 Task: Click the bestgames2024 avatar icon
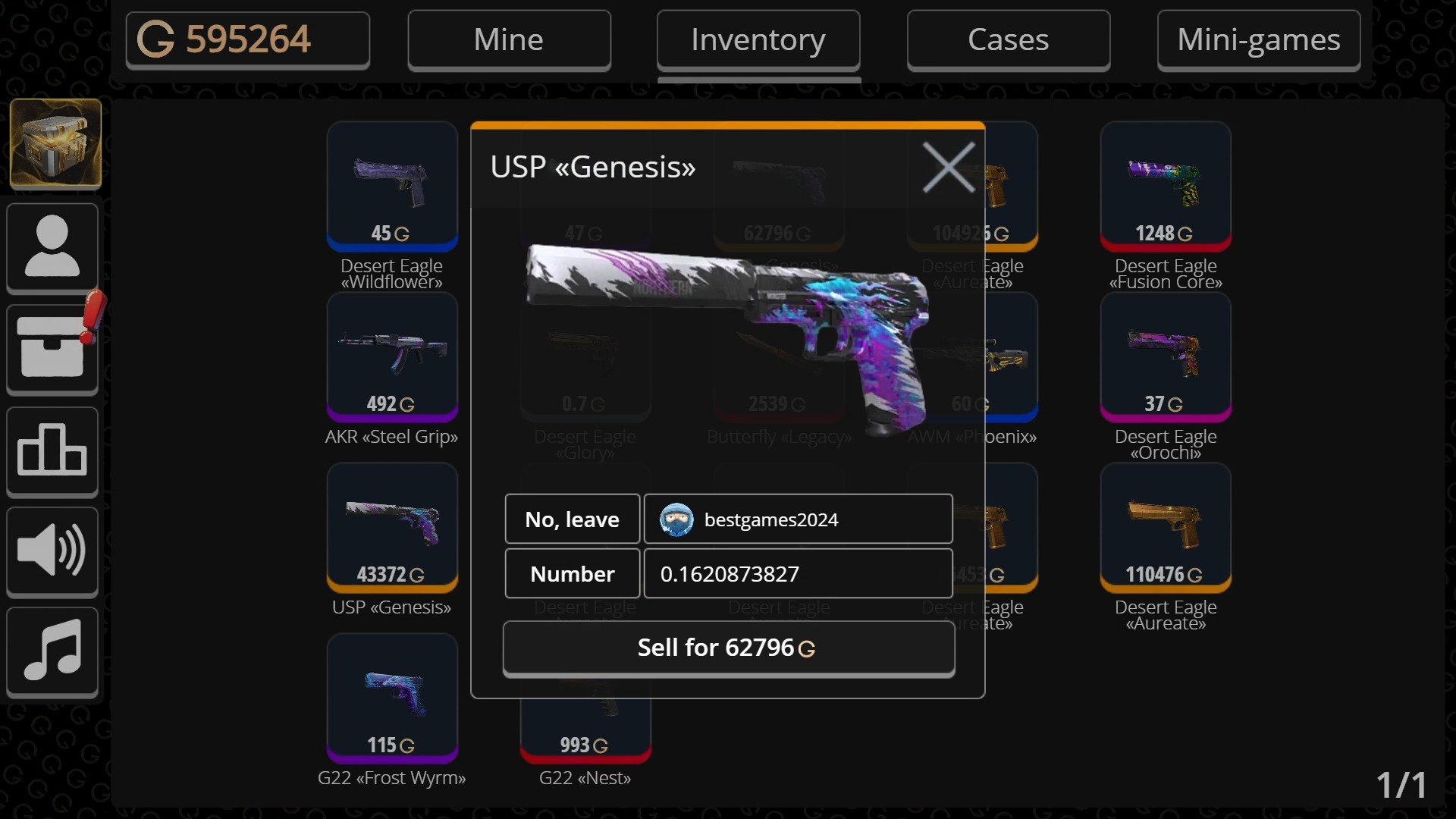pos(677,519)
